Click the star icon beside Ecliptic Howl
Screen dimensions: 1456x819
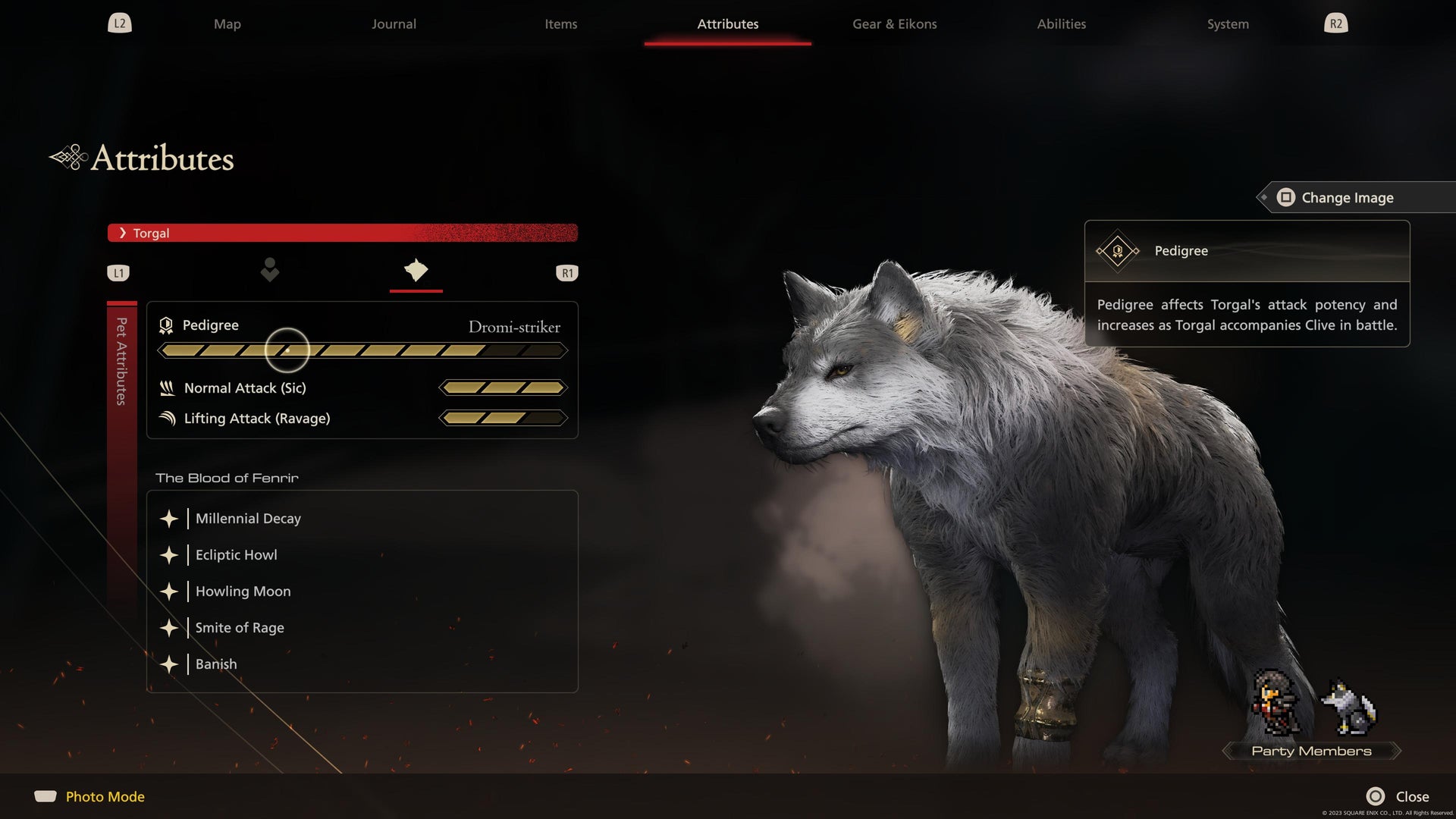pyautogui.click(x=168, y=555)
